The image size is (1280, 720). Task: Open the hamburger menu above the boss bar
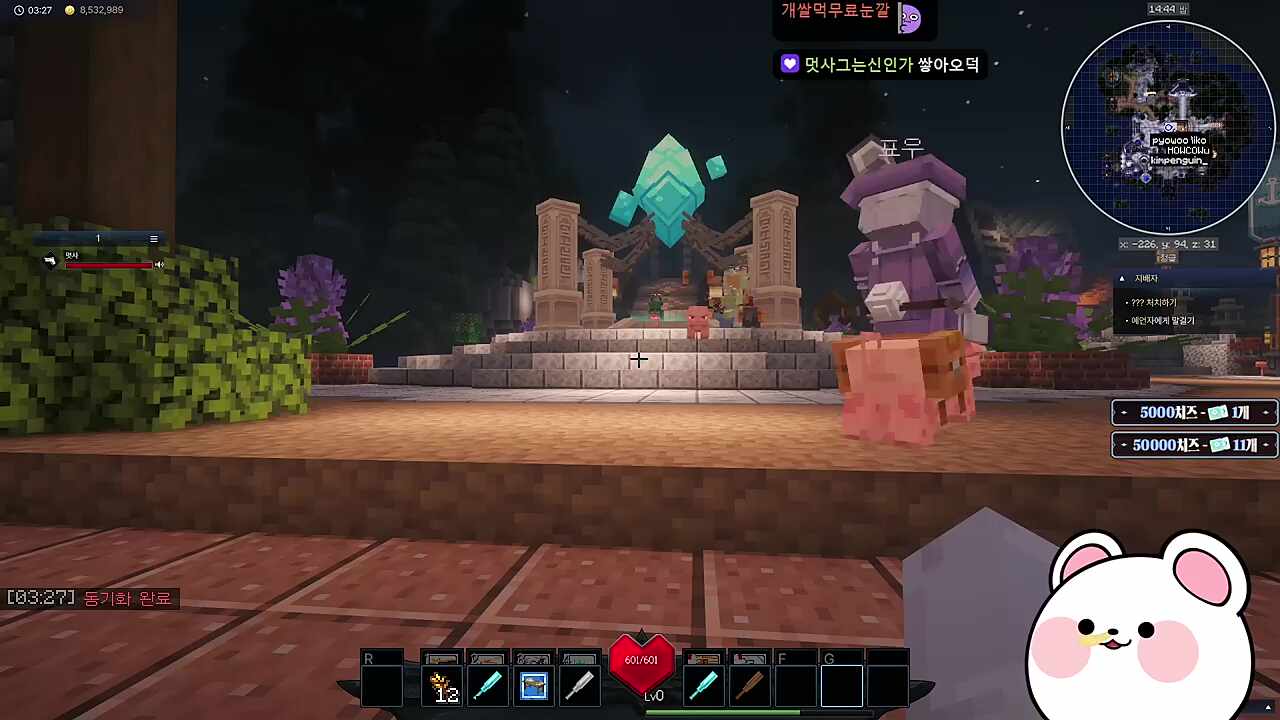pos(153,238)
